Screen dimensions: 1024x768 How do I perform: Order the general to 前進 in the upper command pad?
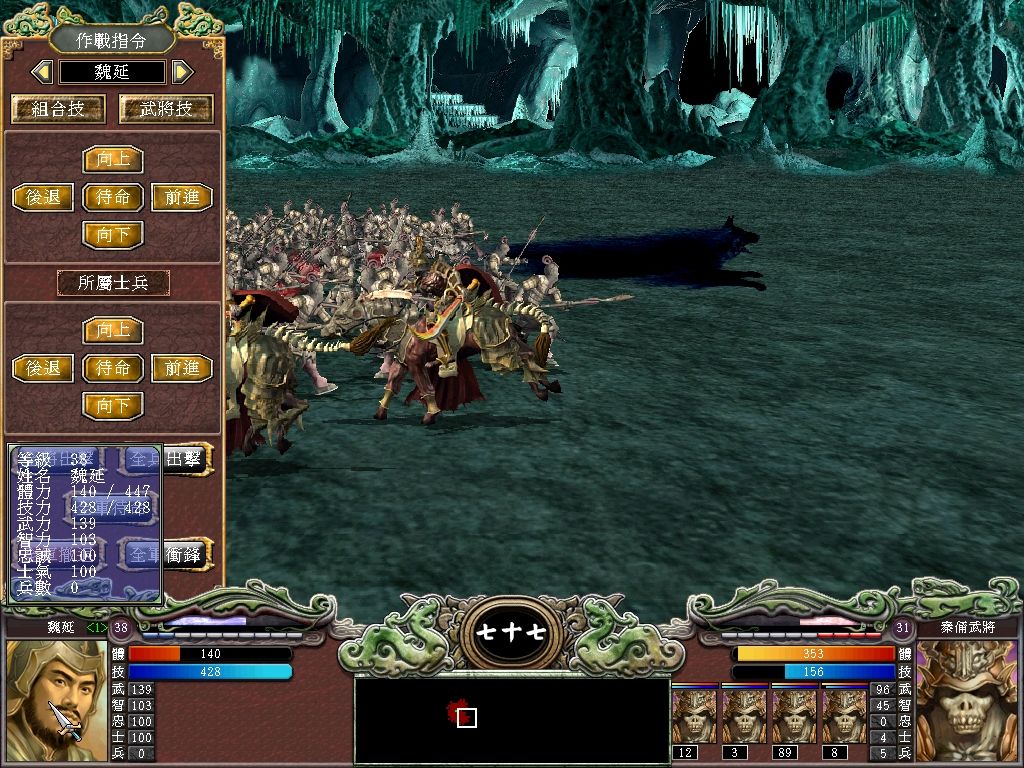pyautogui.click(x=182, y=197)
